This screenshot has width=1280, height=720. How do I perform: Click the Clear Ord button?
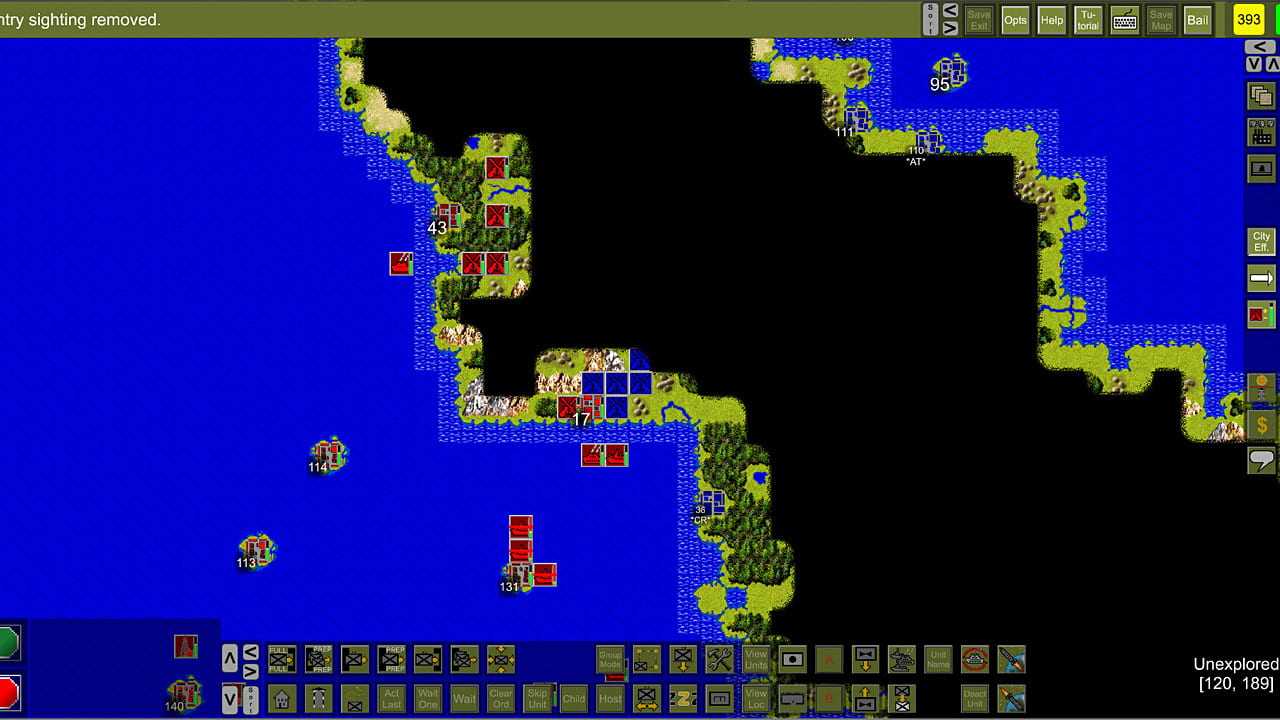click(501, 698)
